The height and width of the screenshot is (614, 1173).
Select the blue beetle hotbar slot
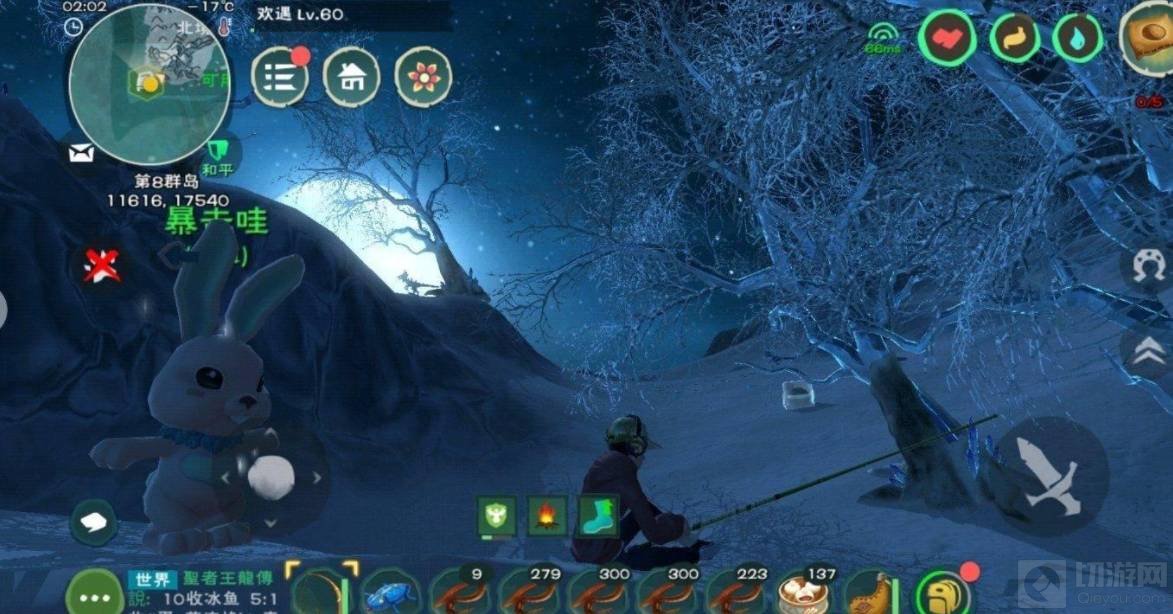point(390,593)
